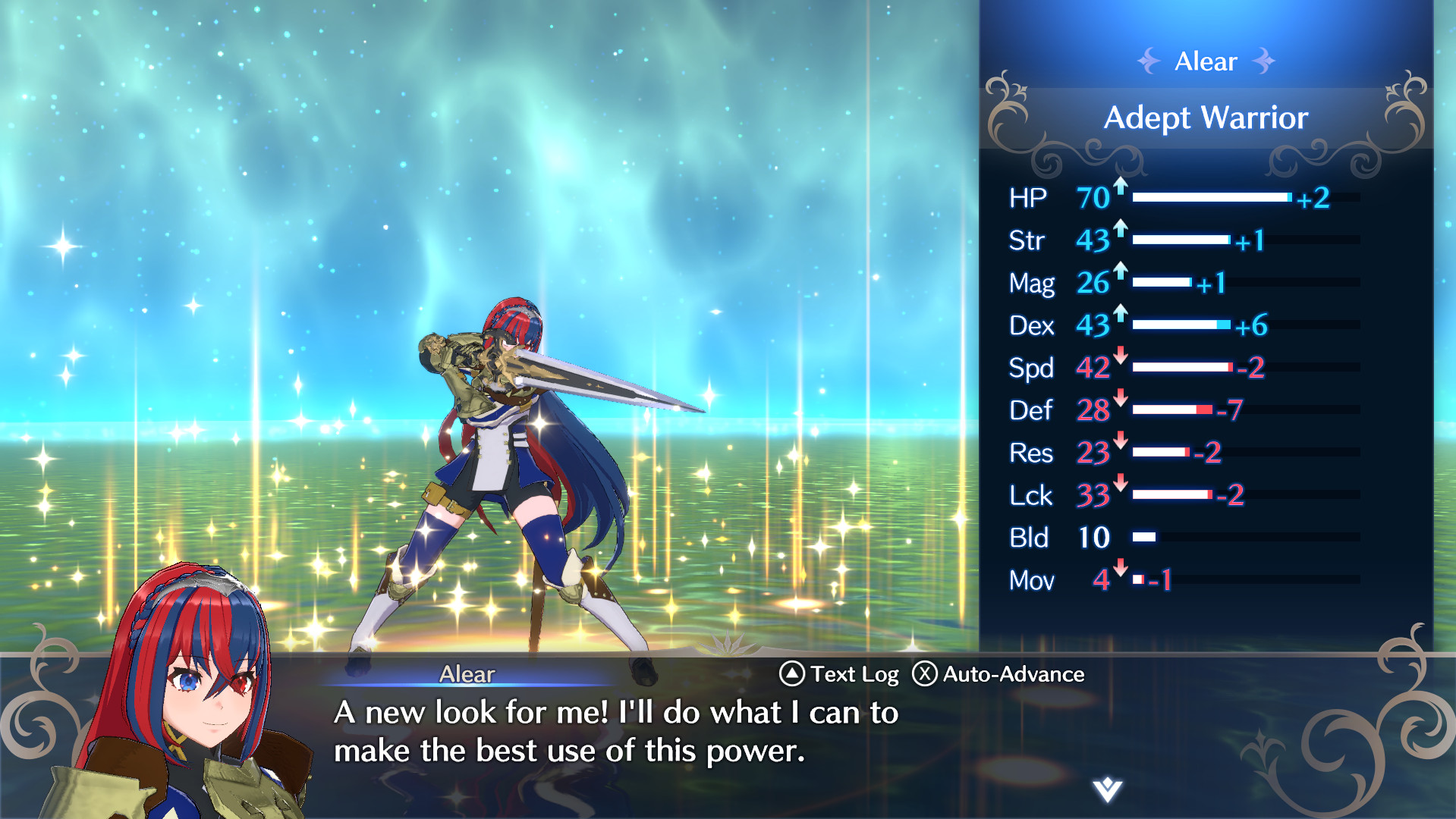This screenshot has width=1456, height=819.
Task: Click the Adept Warrior header banner
Action: coord(1206,118)
